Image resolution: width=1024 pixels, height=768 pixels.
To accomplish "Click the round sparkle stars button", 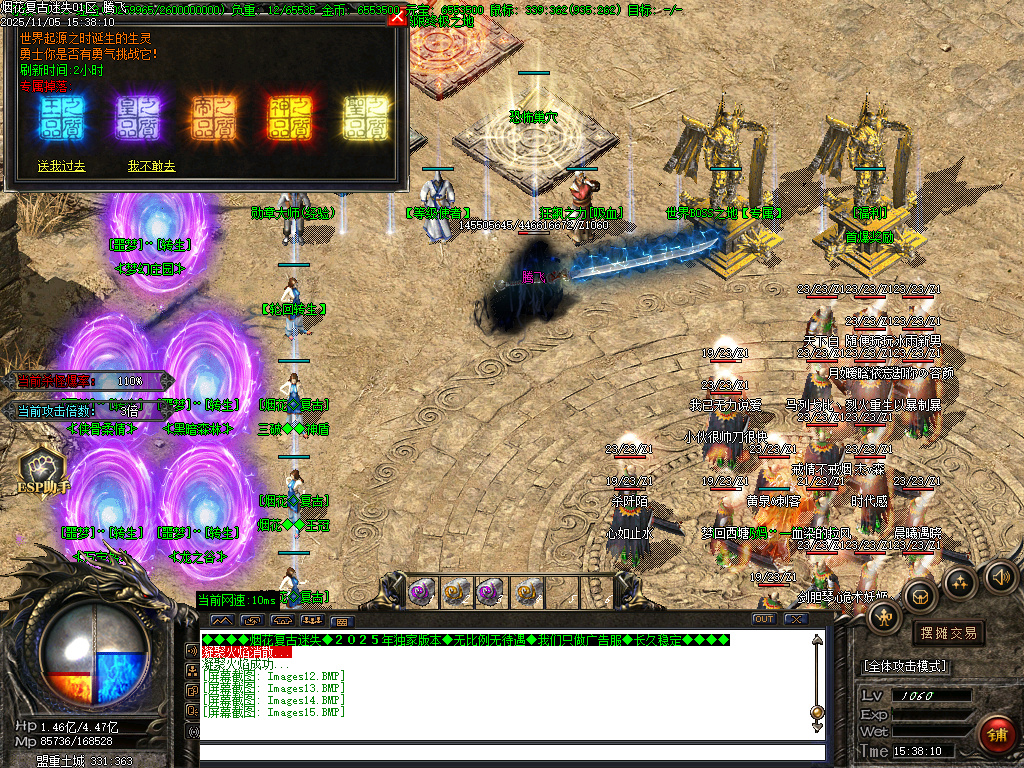I will tap(960, 582).
